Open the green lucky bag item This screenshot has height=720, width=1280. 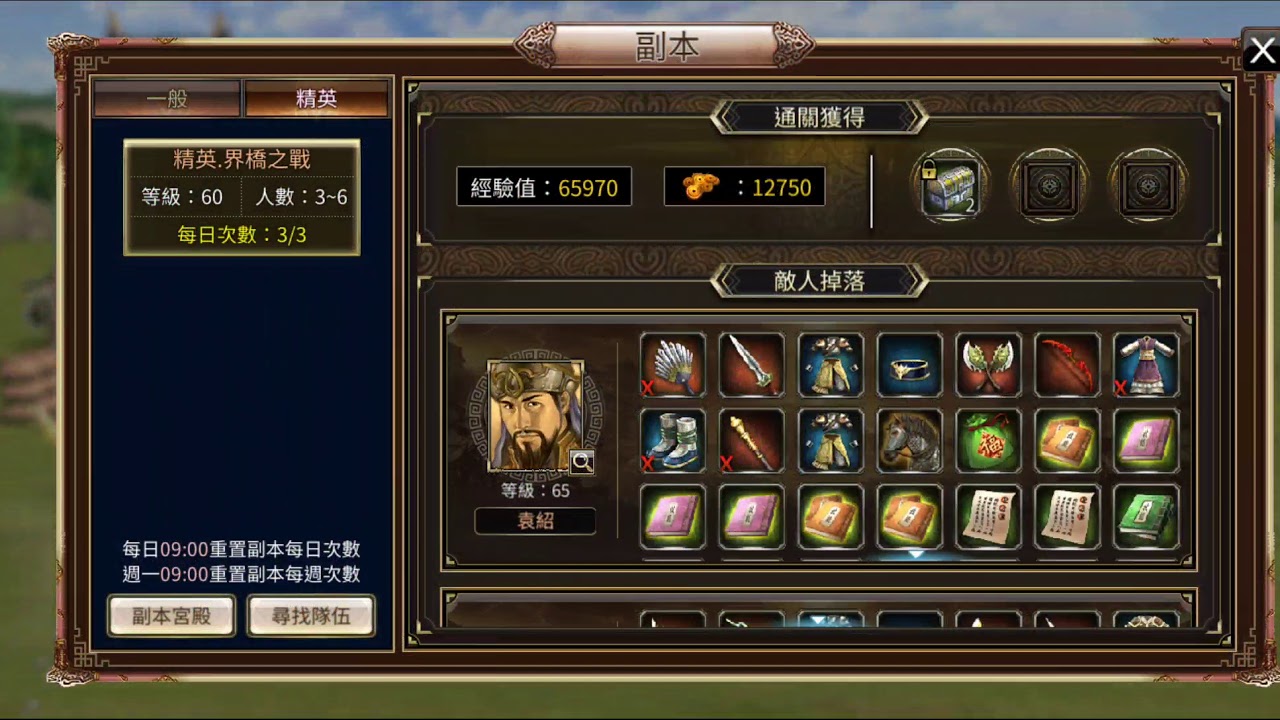(x=989, y=441)
